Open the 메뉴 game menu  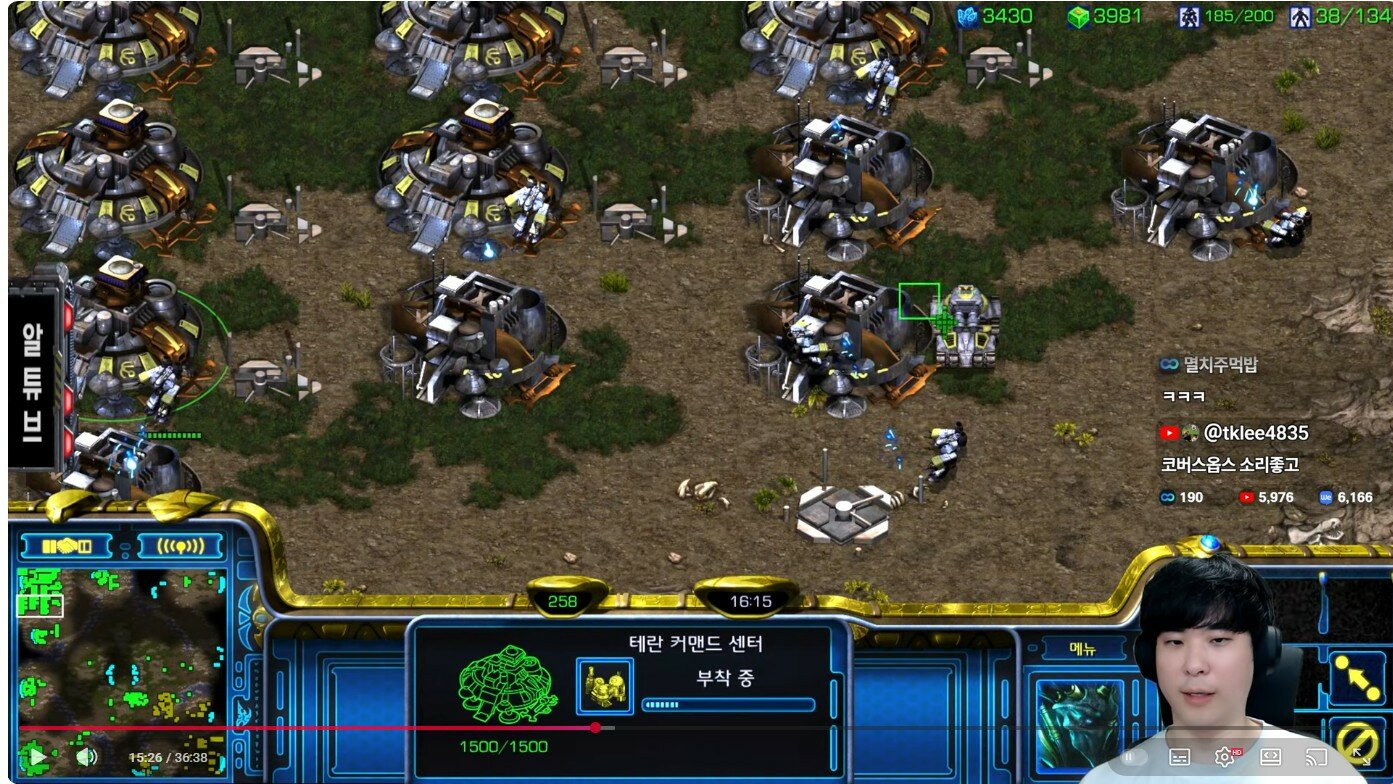(1083, 648)
